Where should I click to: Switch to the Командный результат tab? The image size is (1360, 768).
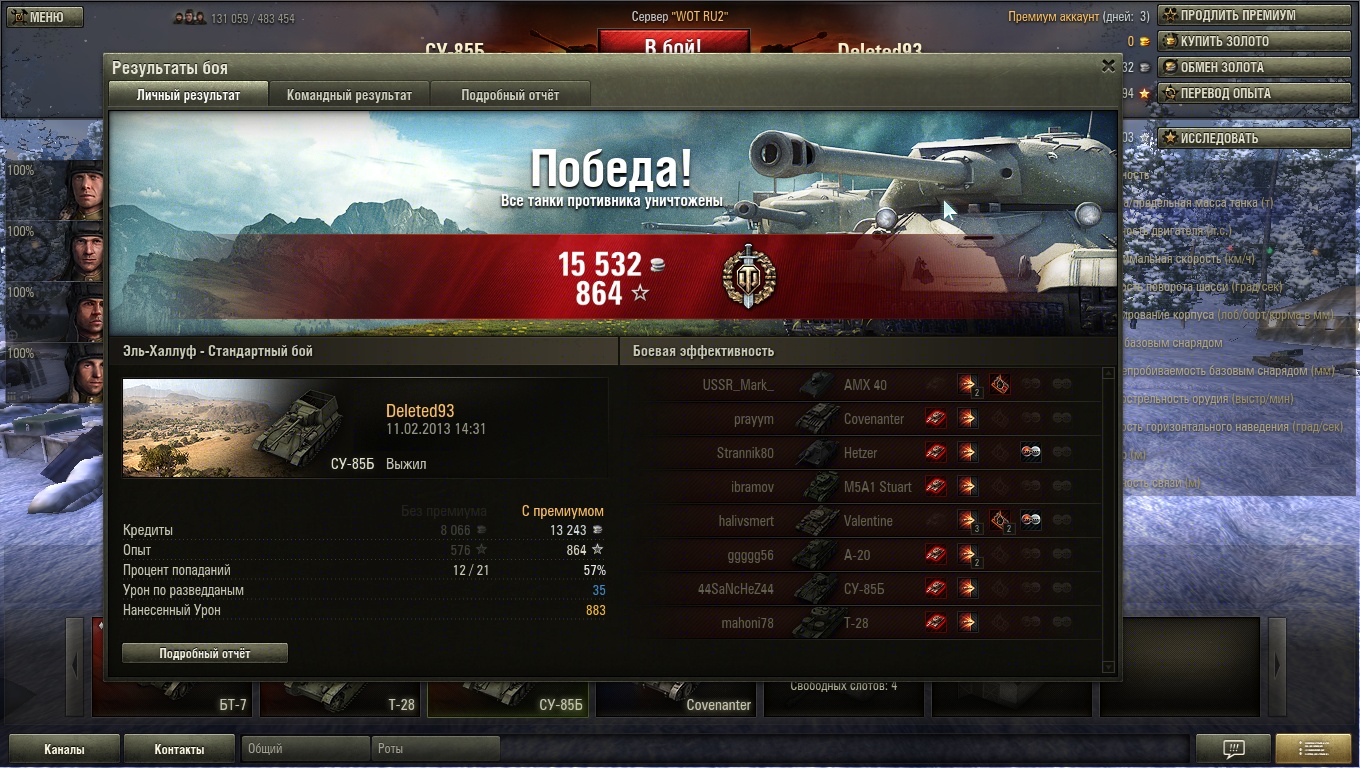(349, 95)
